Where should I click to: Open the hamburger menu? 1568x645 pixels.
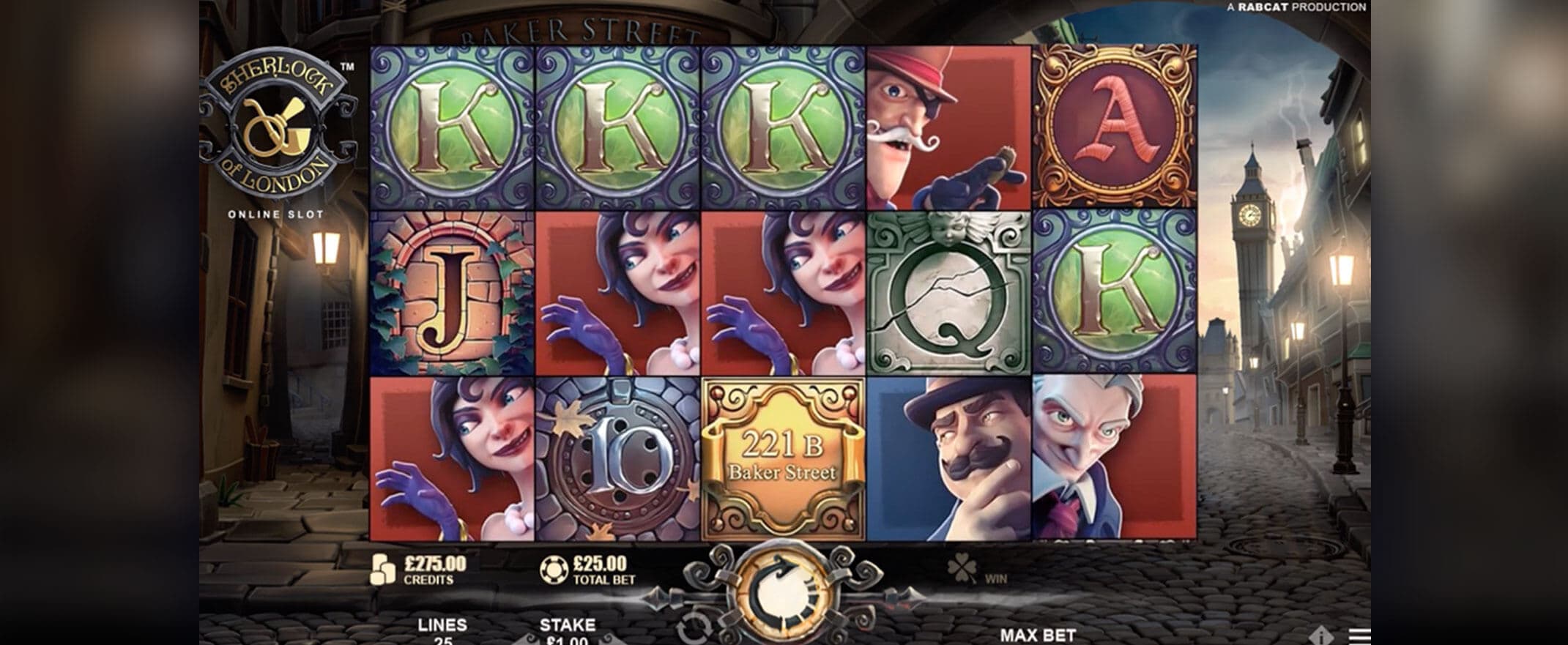tap(1360, 636)
